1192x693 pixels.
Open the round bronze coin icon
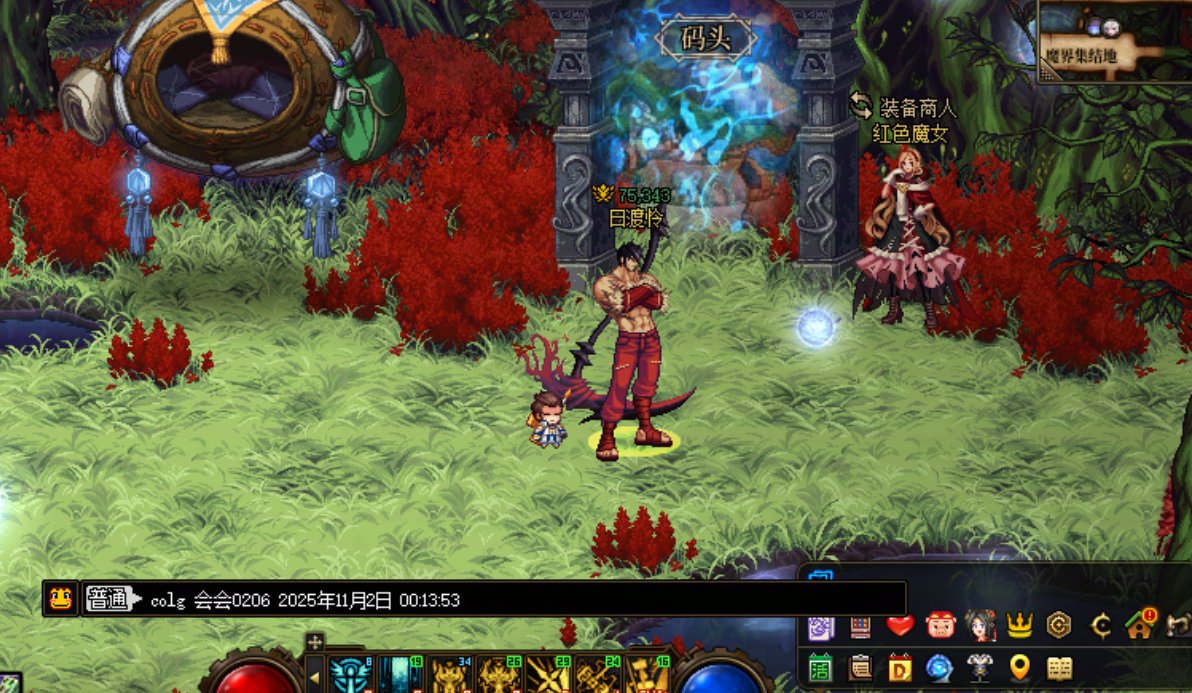coord(1058,626)
